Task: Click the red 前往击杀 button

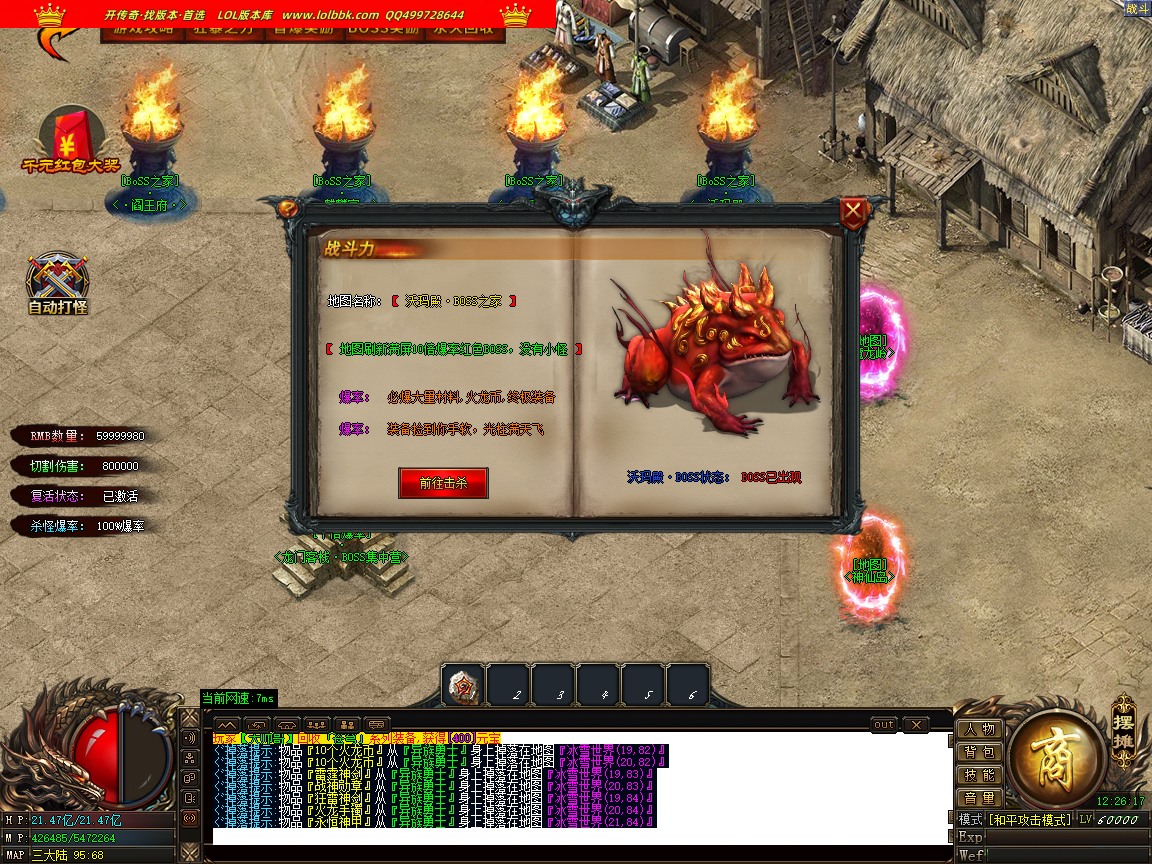Action: tap(443, 483)
